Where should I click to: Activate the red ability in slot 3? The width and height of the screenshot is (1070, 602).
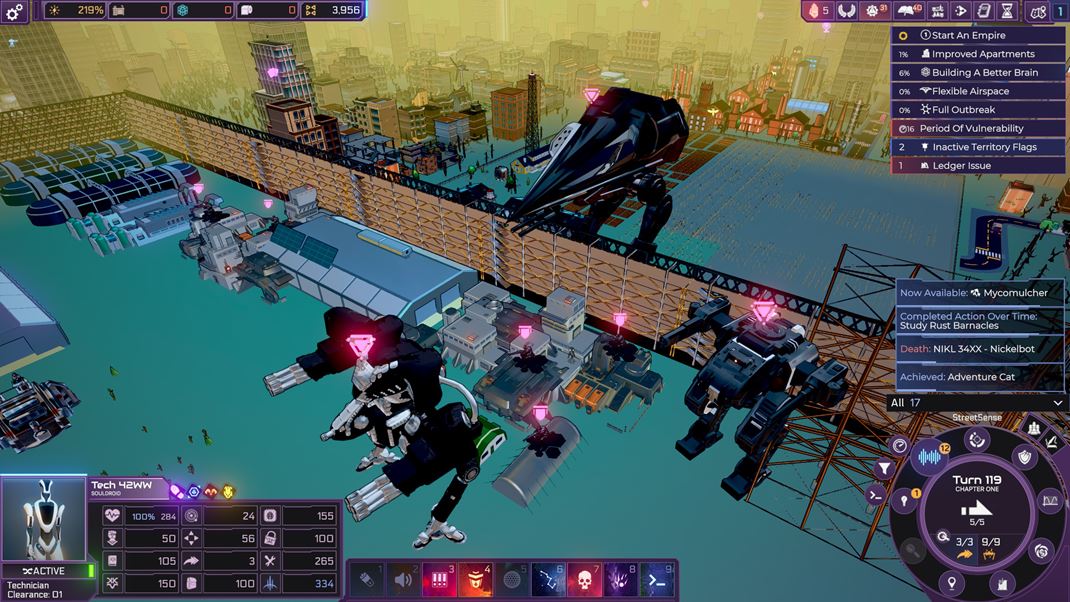pyautogui.click(x=439, y=579)
